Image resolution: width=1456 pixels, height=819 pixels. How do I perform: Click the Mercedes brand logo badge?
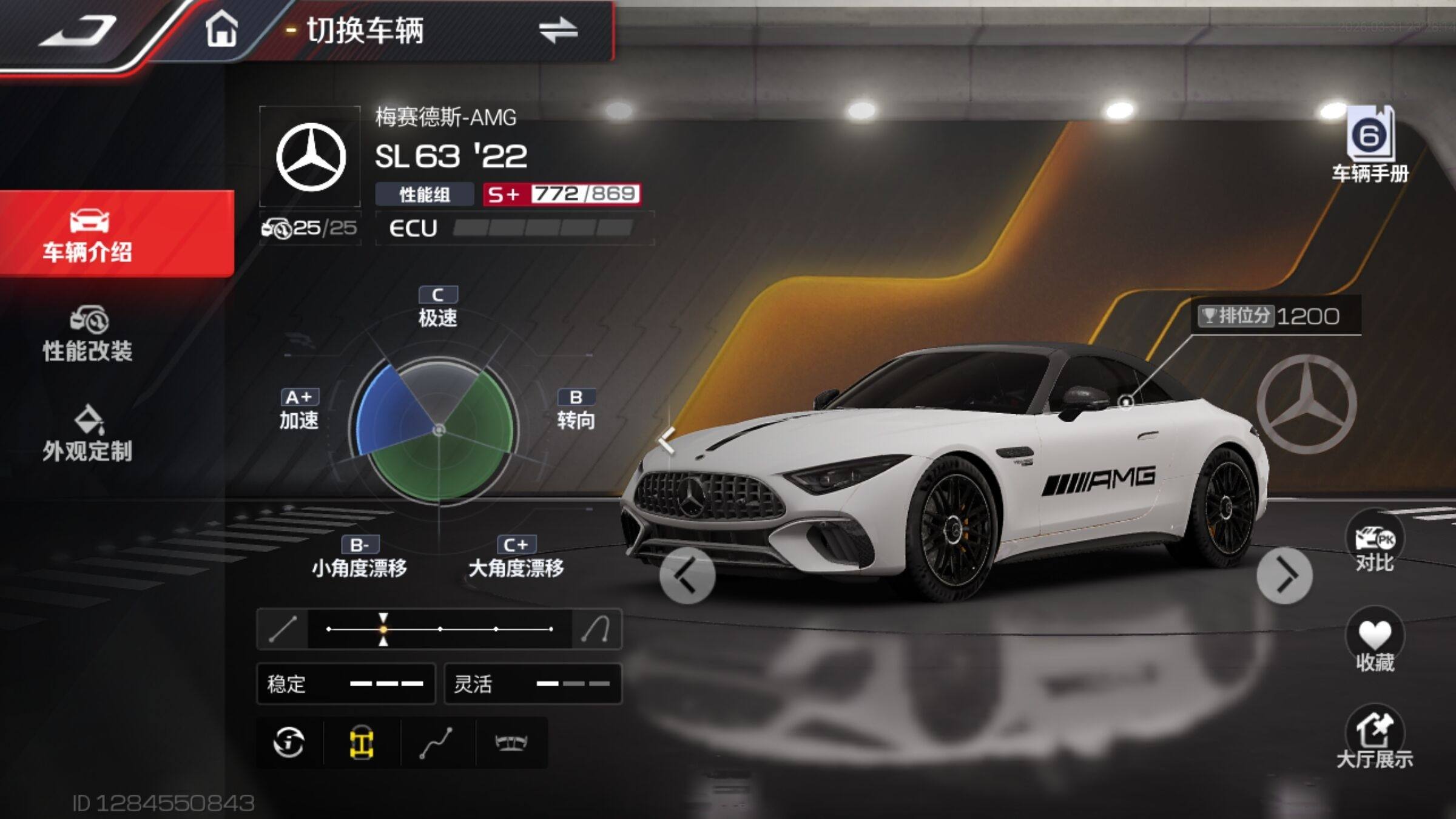point(311,157)
